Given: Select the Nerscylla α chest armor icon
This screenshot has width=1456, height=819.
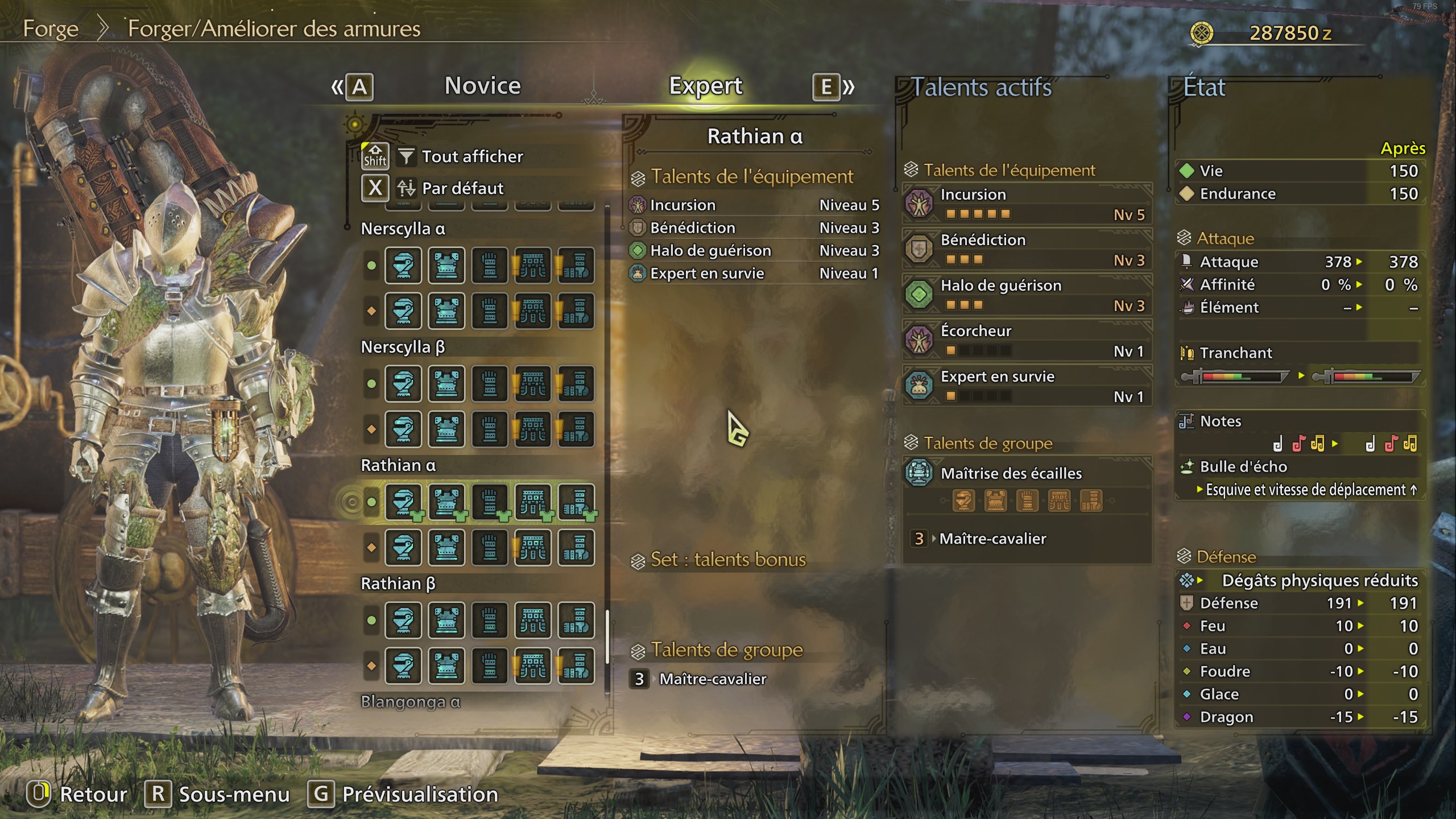Looking at the screenshot, I should [446, 266].
